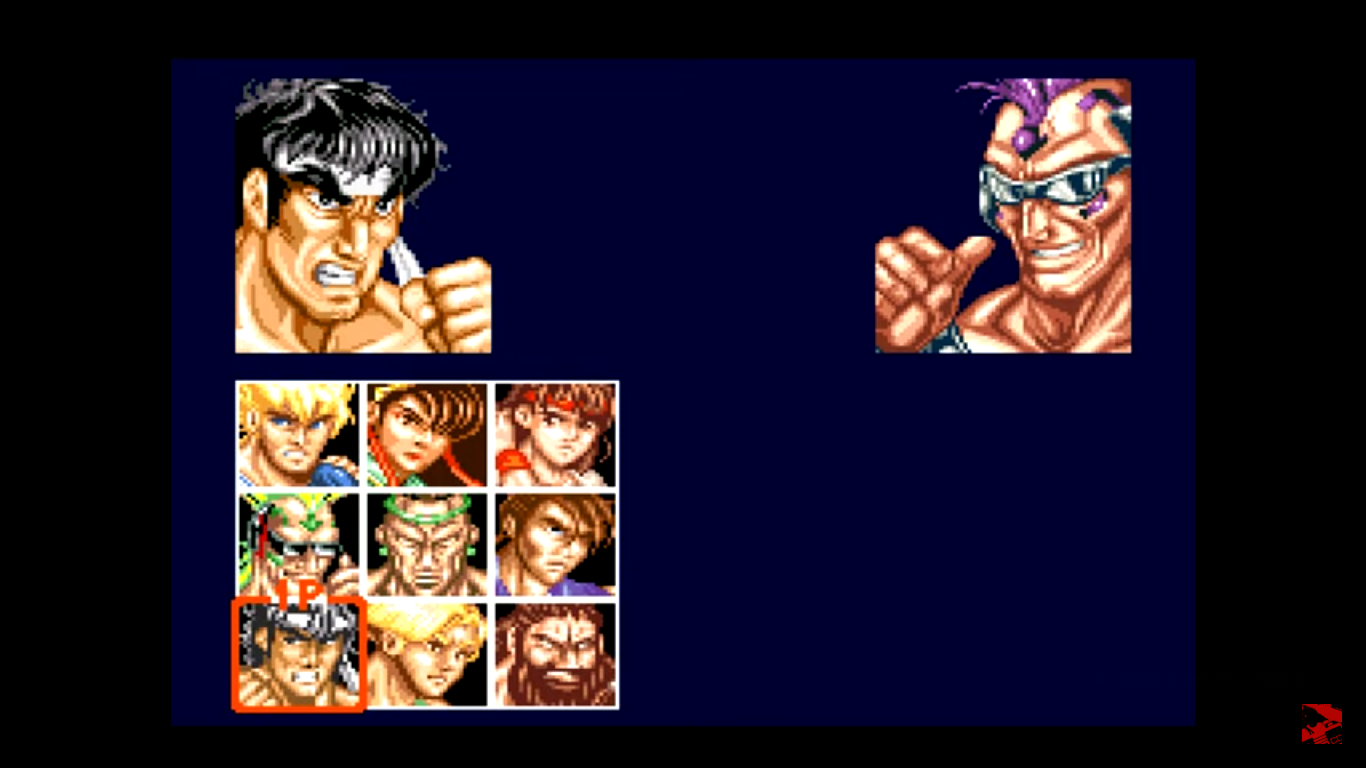Screen dimensions: 1366x768
Task: Choose the blond woman in the bottom-center portrait
Action: [x=426, y=655]
